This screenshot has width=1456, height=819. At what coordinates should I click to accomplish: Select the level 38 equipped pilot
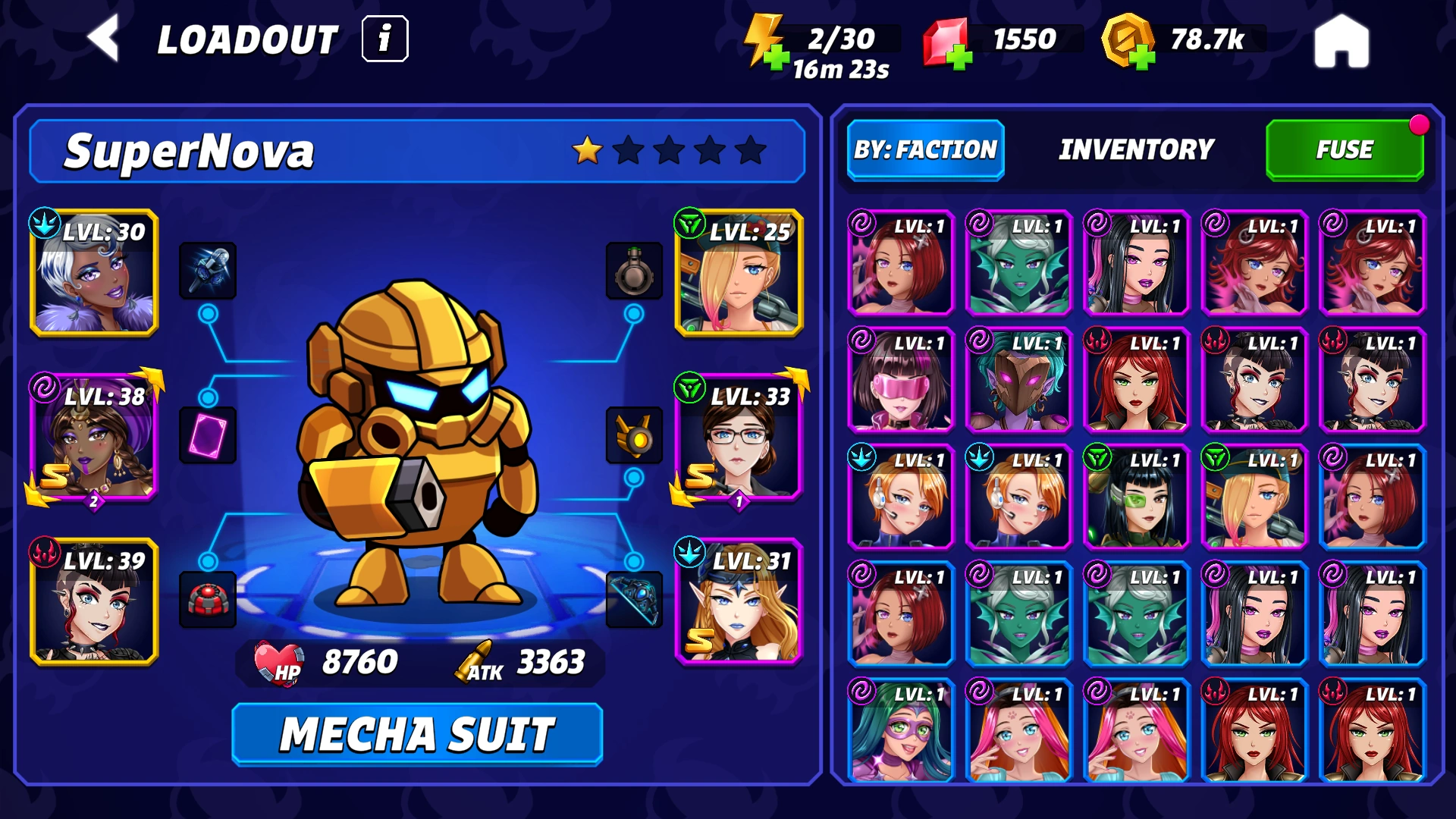[94, 438]
